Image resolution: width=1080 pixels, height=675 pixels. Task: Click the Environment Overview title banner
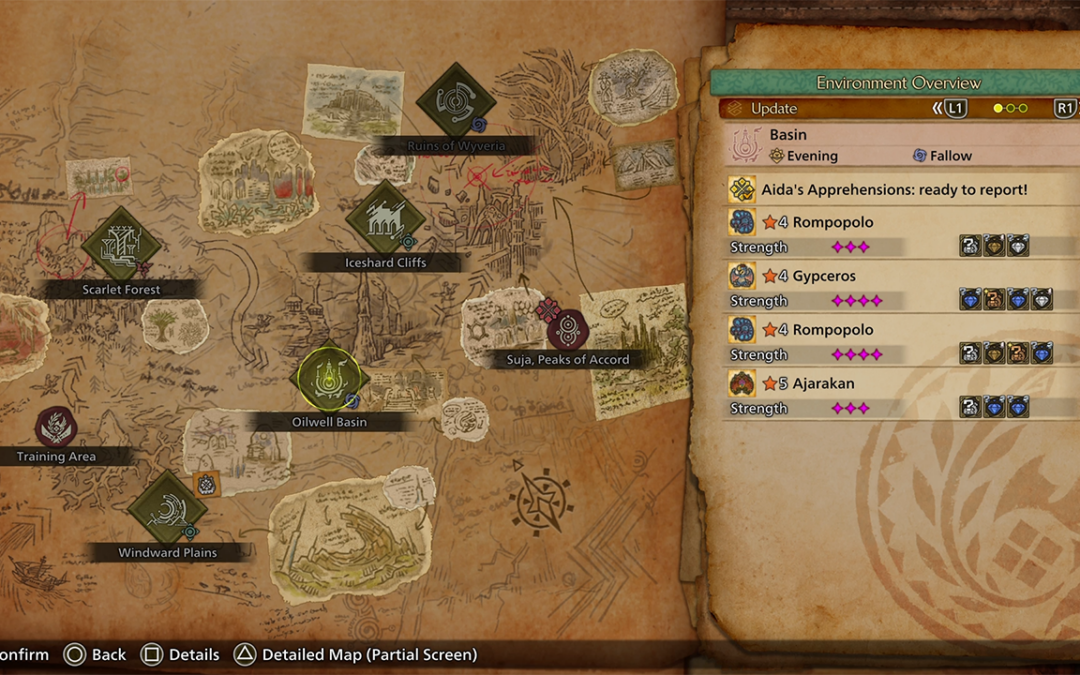897,83
